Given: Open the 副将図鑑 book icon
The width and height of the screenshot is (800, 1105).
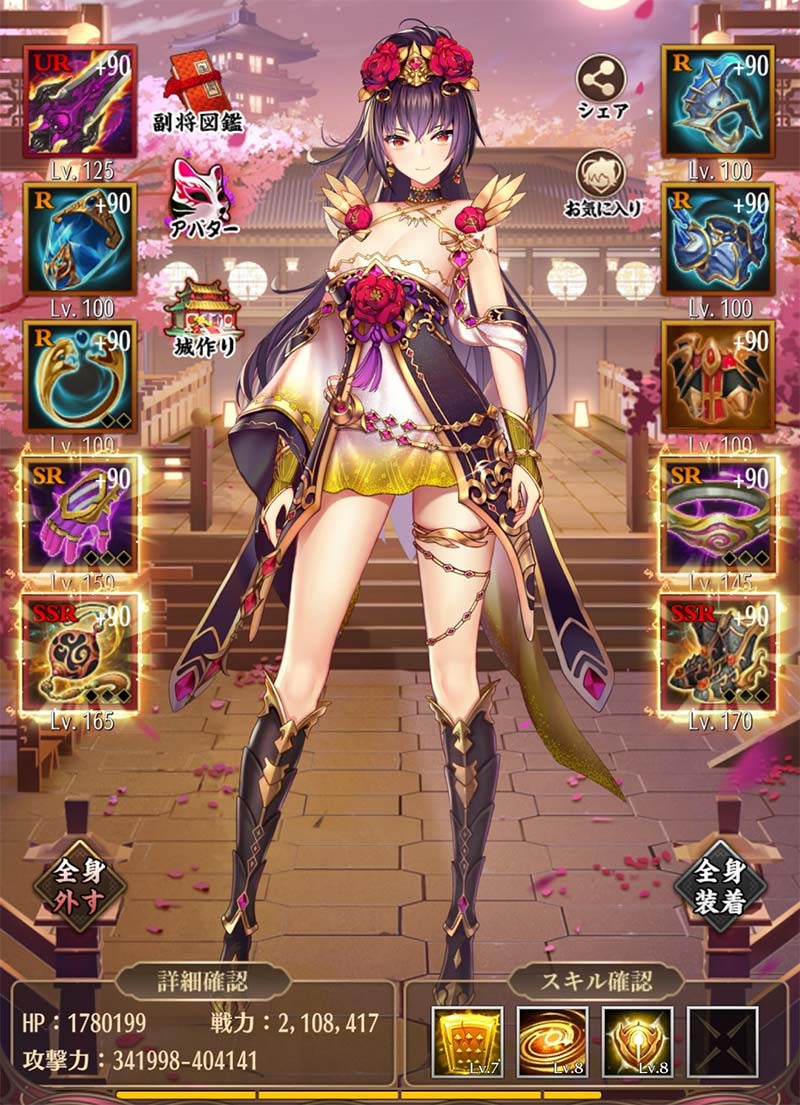Looking at the screenshot, I should click(200, 90).
